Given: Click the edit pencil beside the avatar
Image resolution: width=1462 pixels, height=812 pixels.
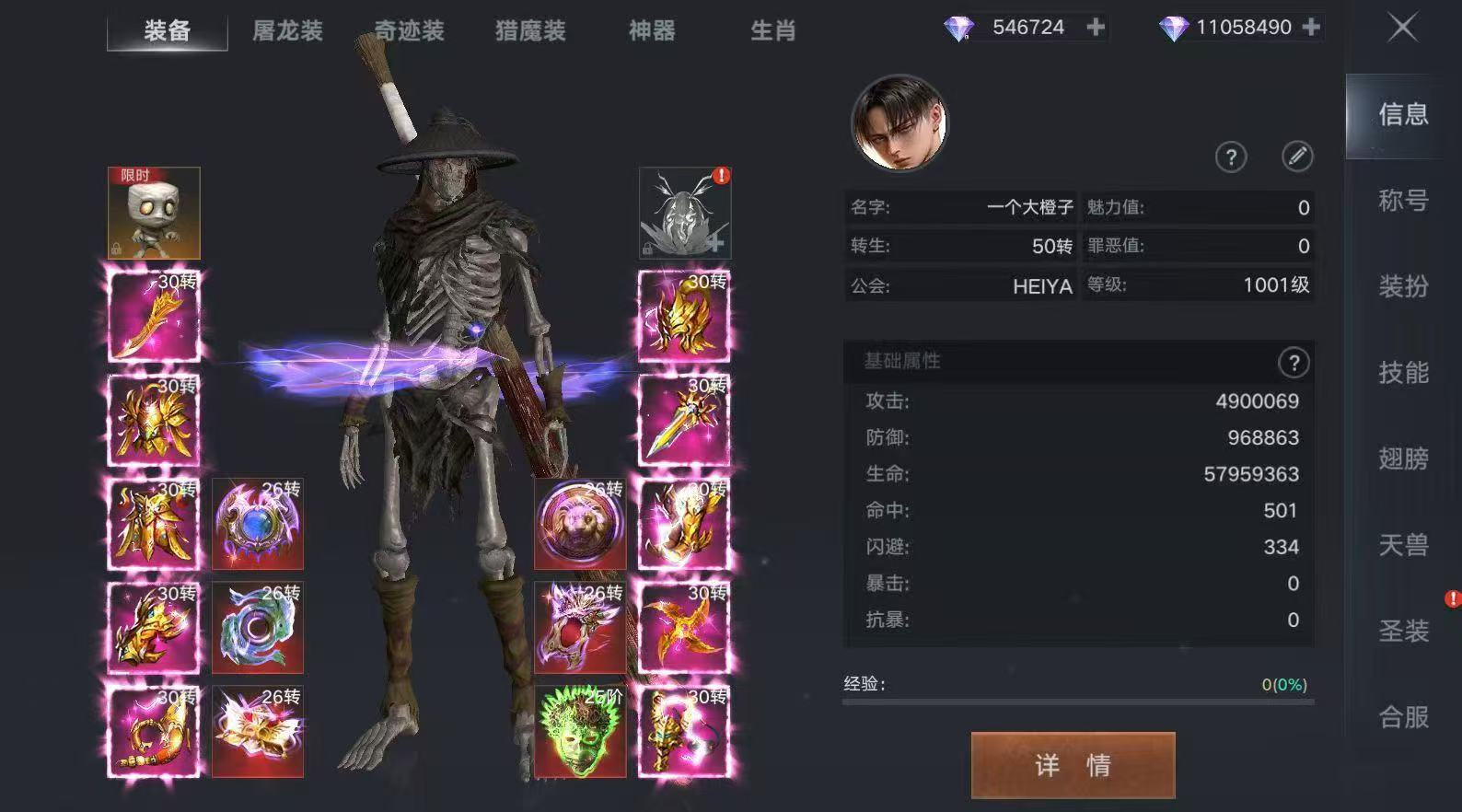Looking at the screenshot, I should (1298, 157).
